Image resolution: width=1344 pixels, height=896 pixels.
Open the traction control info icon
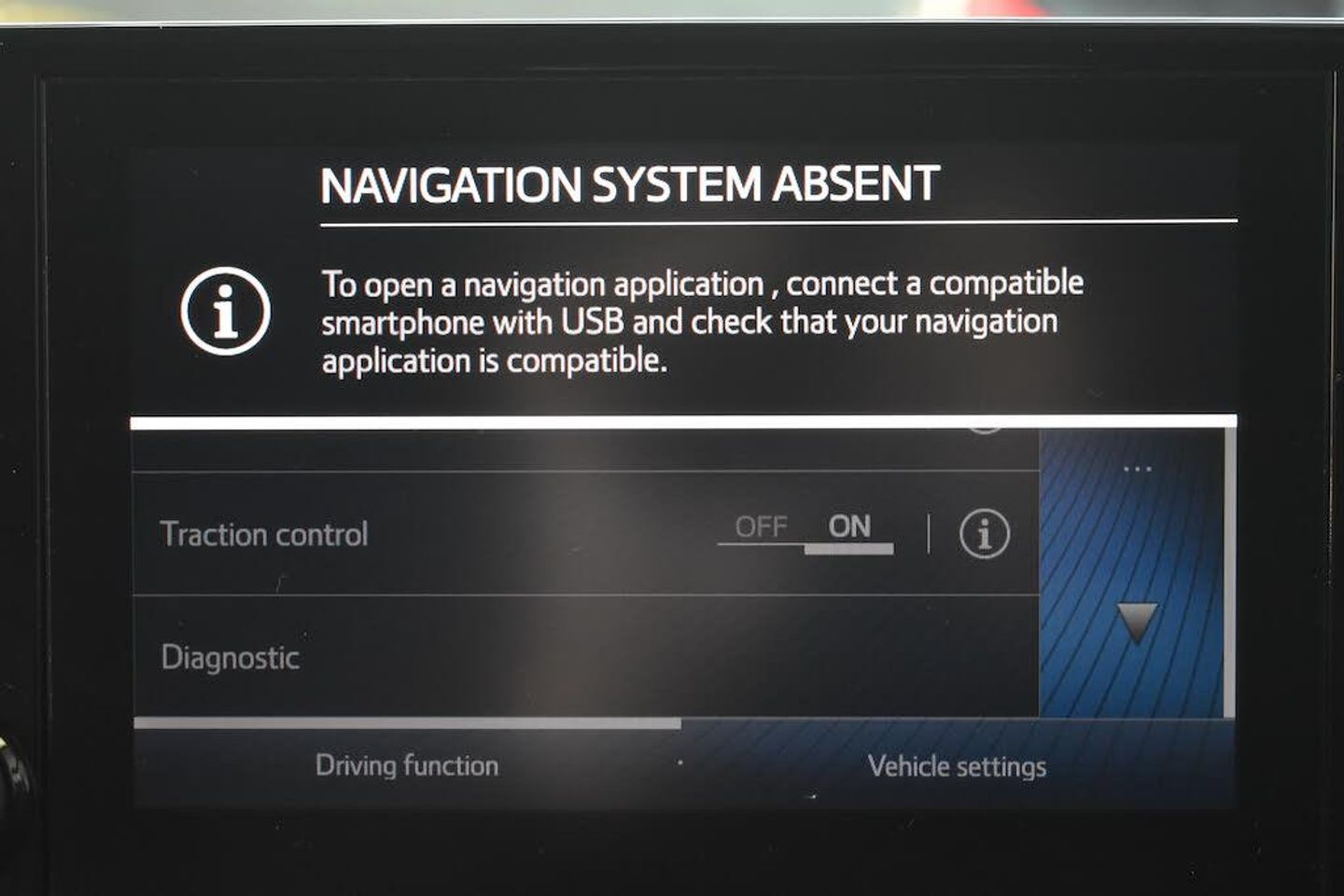tap(984, 535)
